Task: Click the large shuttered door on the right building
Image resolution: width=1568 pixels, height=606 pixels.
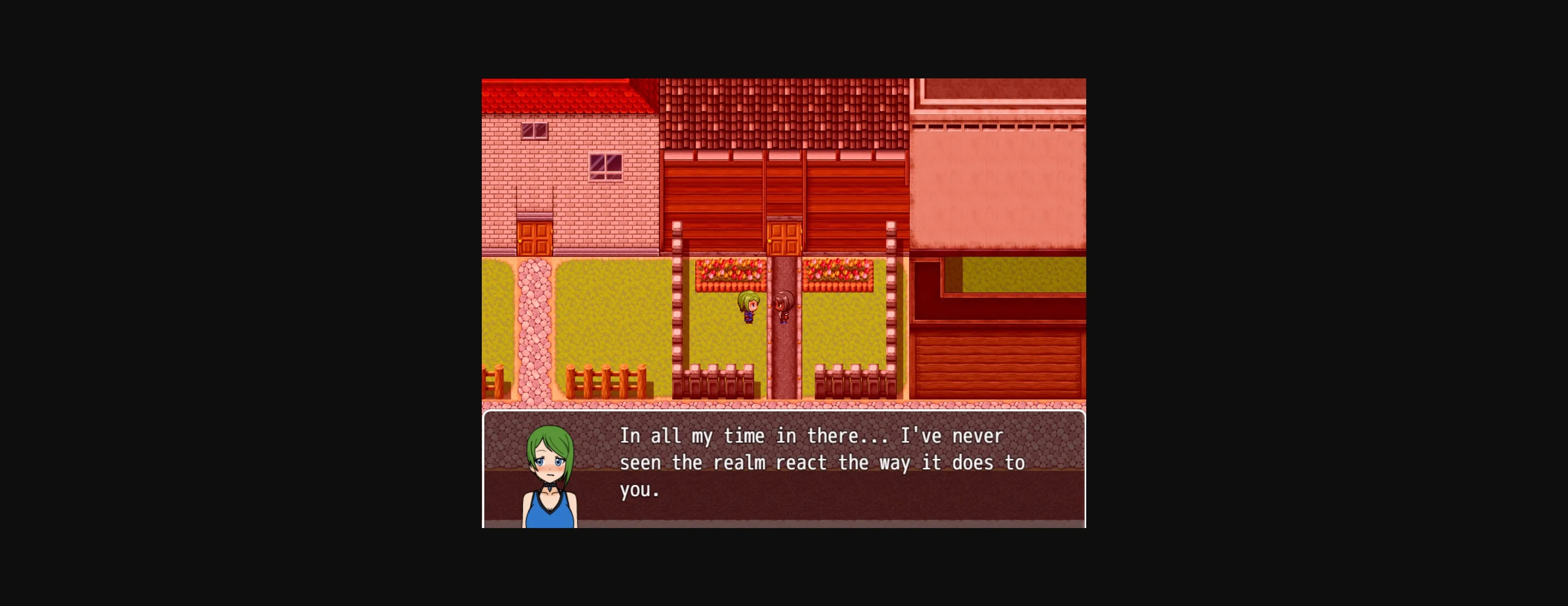Action: [998, 365]
